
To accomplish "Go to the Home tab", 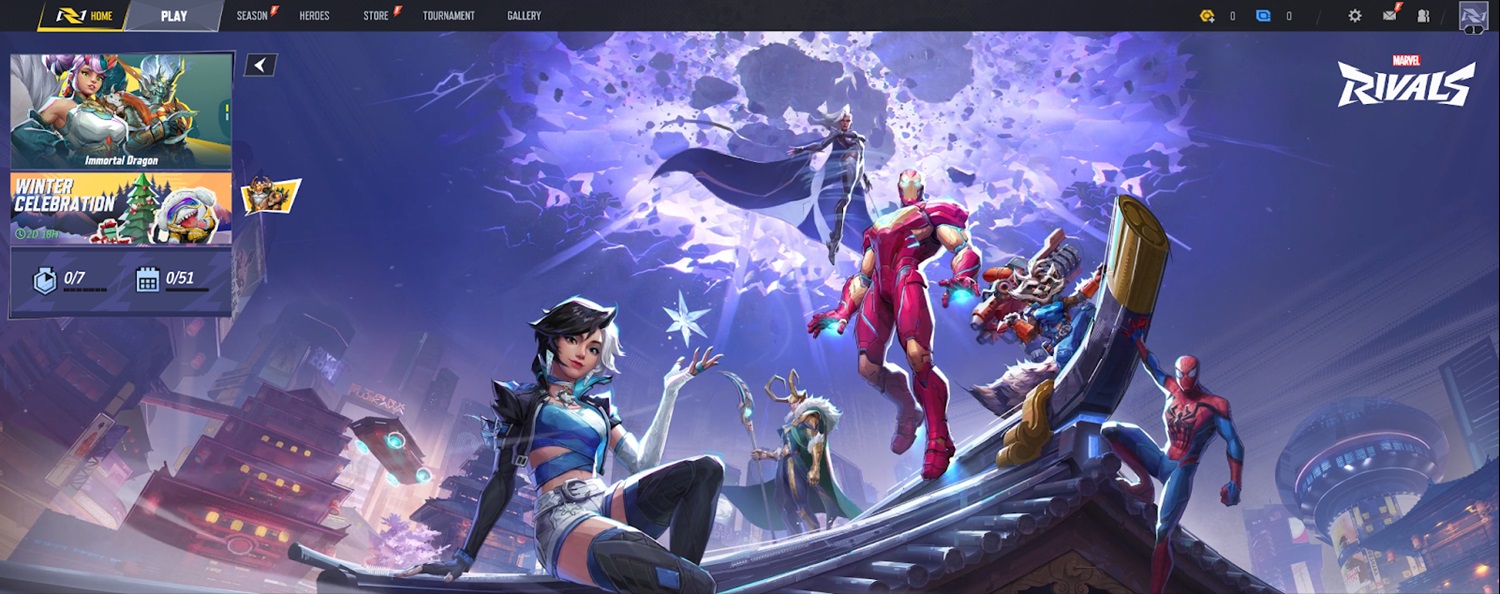I will pos(86,16).
